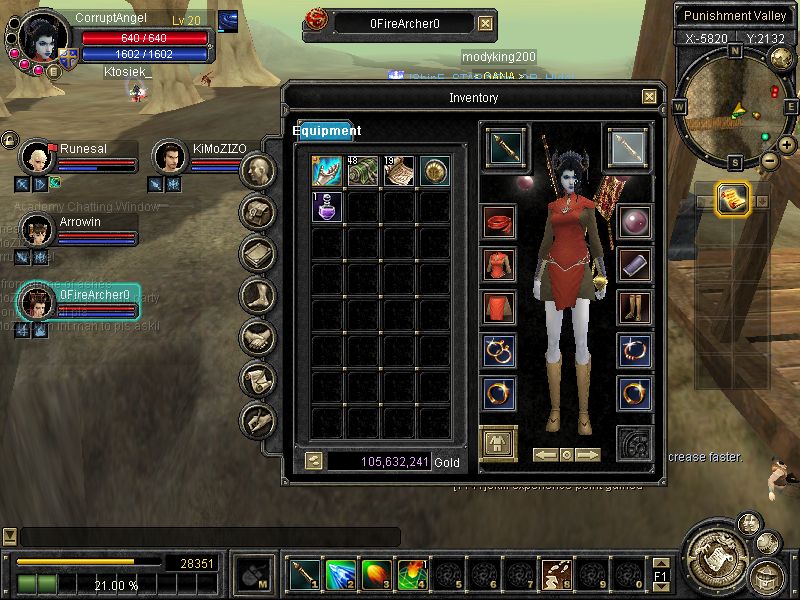This screenshot has width=800, height=600.
Task: Rotate character preview with right arrow
Action: [x=588, y=455]
